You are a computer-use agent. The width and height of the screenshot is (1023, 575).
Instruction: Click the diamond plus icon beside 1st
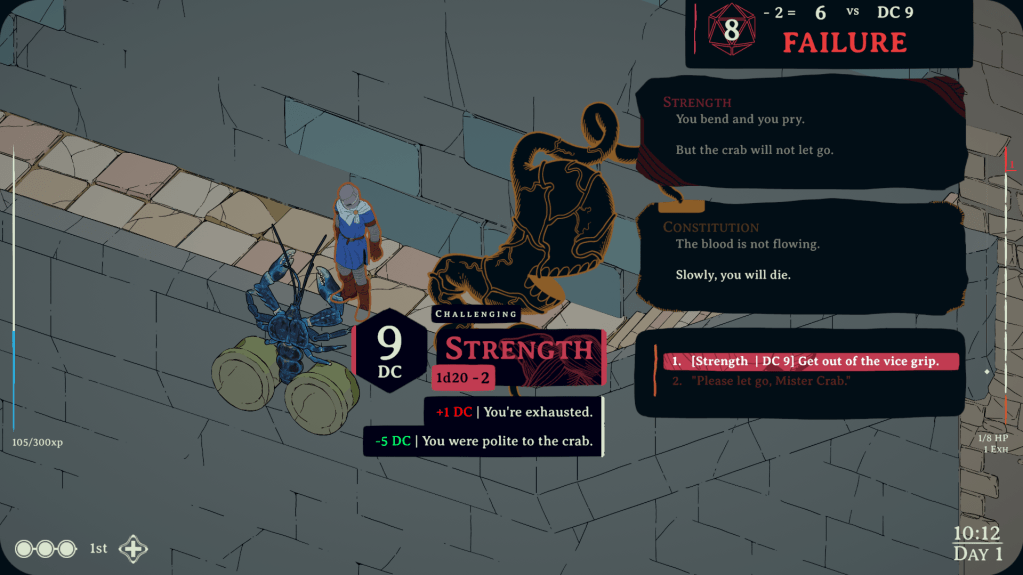click(133, 549)
